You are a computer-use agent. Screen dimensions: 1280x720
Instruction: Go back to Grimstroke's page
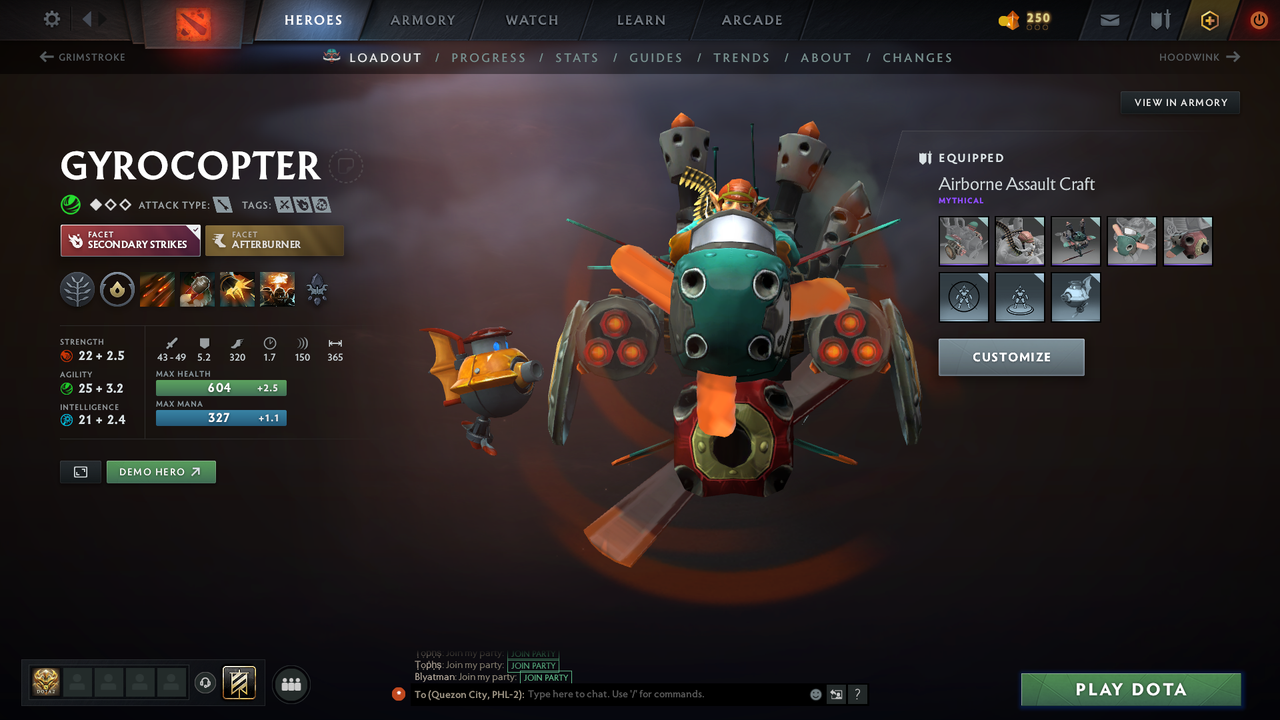point(82,57)
